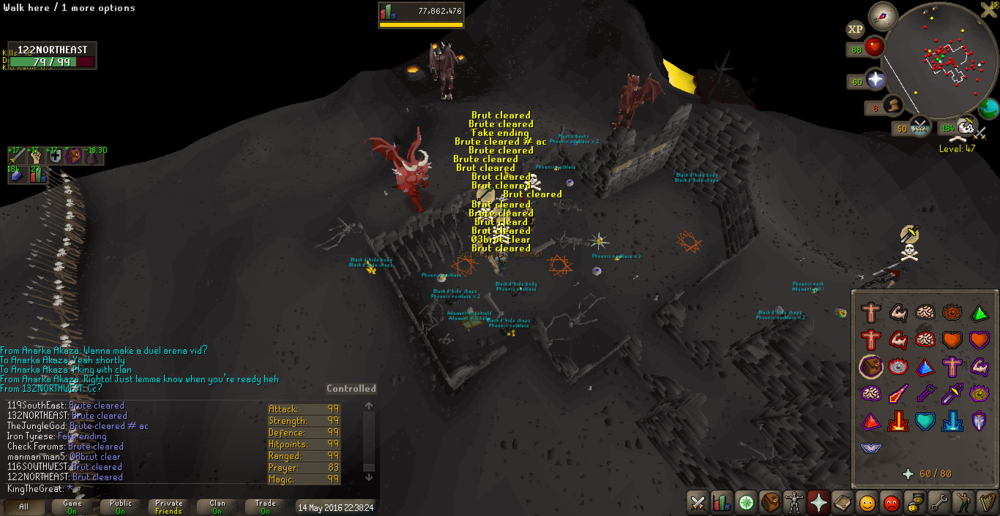Viewport: 1000px width, 516px height.
Task: Open the Combat Options tab
Action: (x=698, y=502)
